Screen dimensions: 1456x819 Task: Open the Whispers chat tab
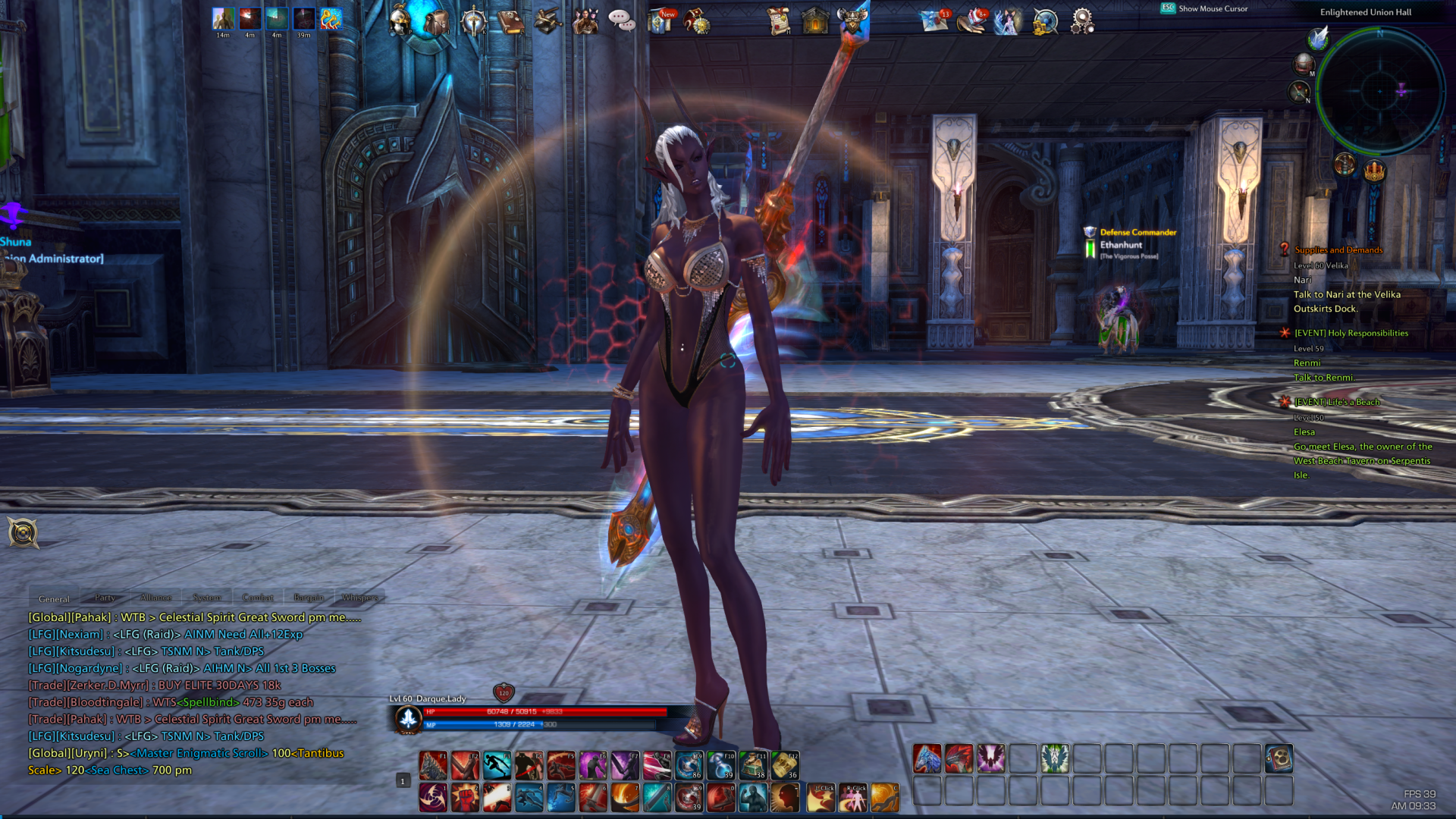359,598
